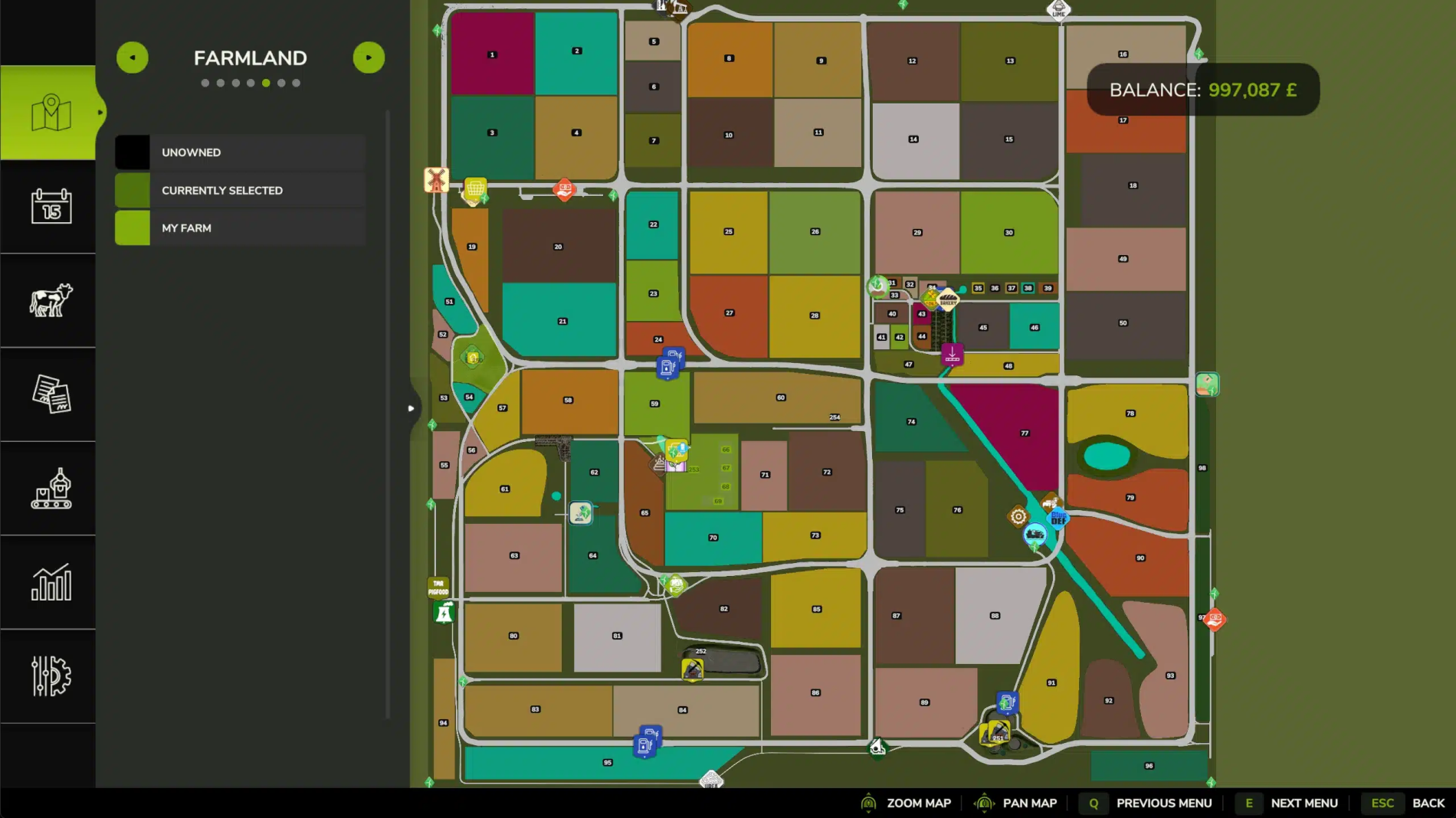Open the map tab in sidebar

coord(48,113)
